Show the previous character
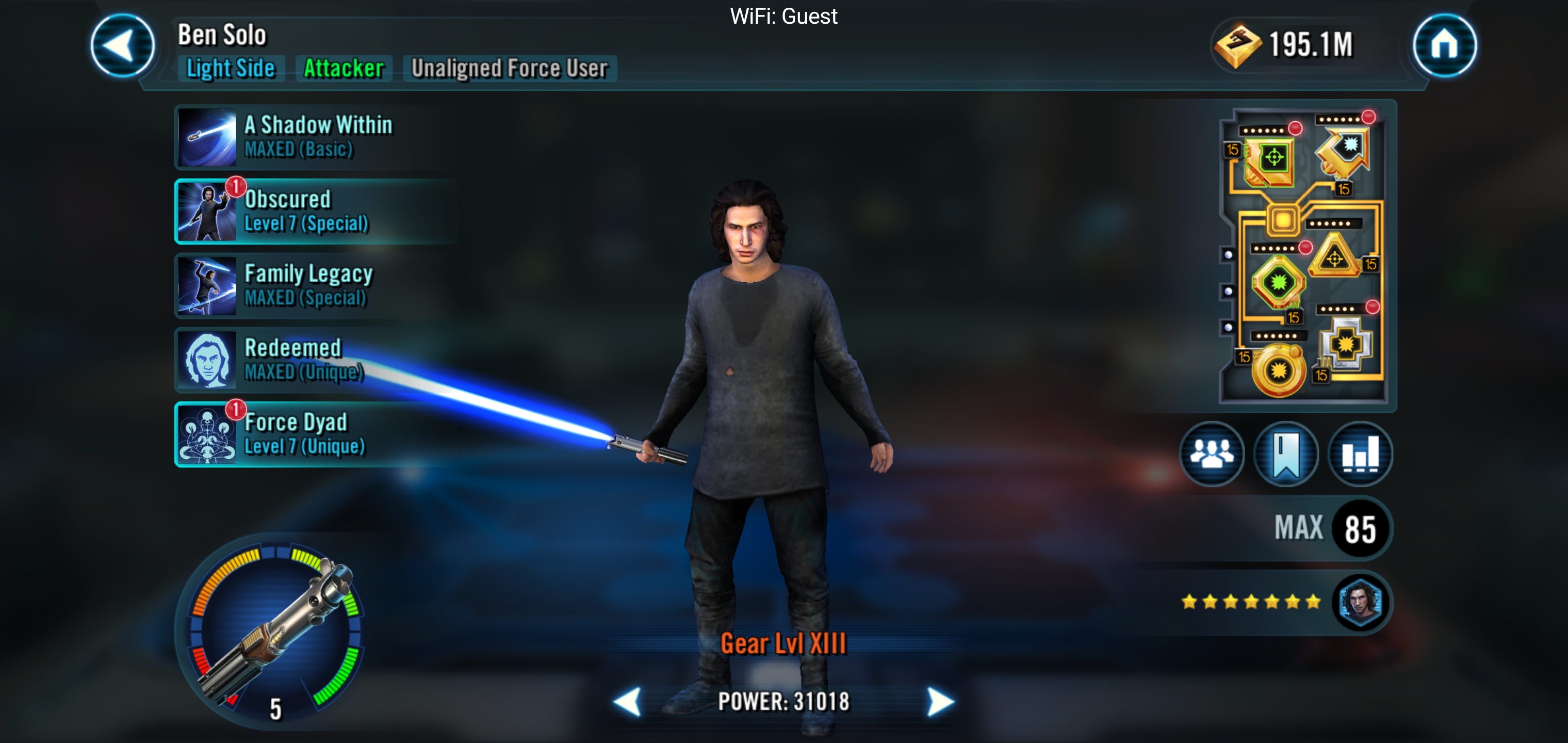This screenshot has width=1568, height=743. click(x=628, y=702)
